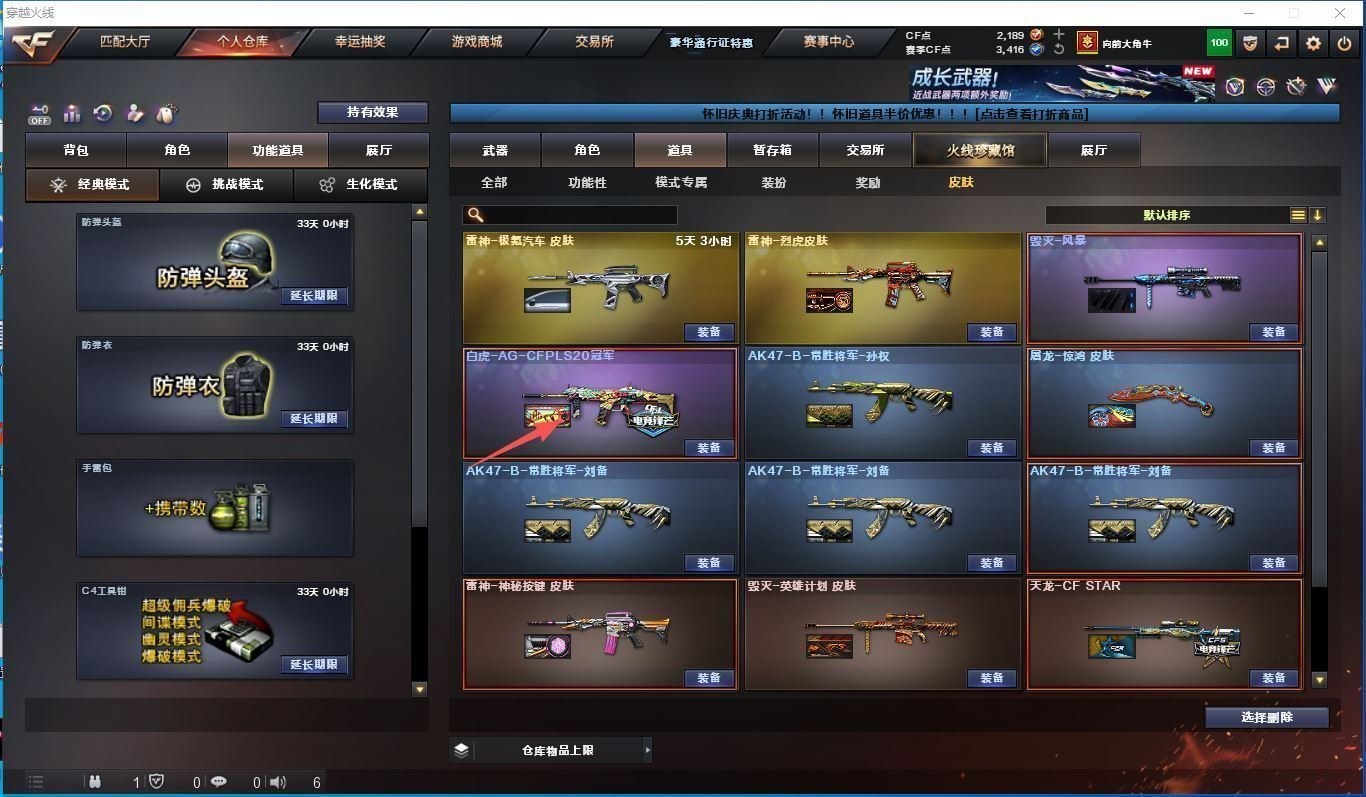Close the game window
Image resolution: width=1366 pixels, height=797 pixels.
point(1340,13)
